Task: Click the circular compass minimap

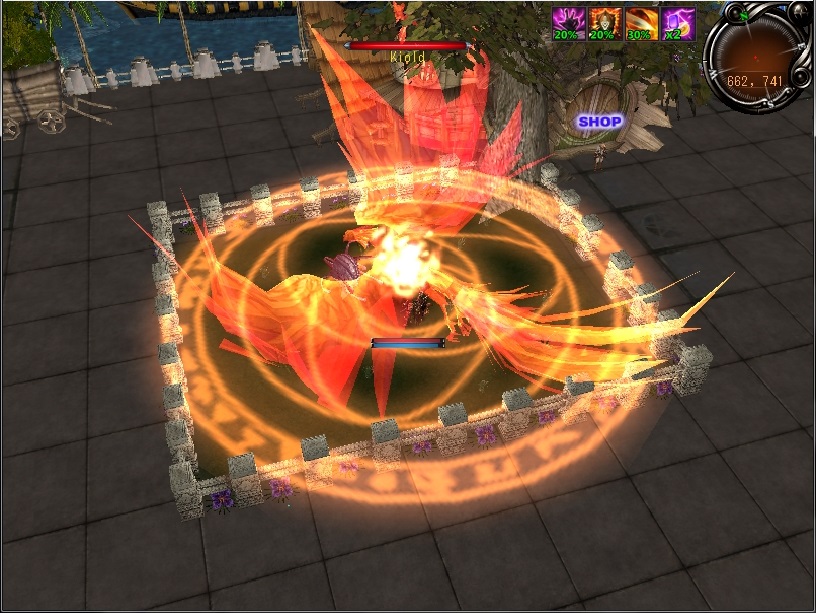Action: [x=756, y=54]
